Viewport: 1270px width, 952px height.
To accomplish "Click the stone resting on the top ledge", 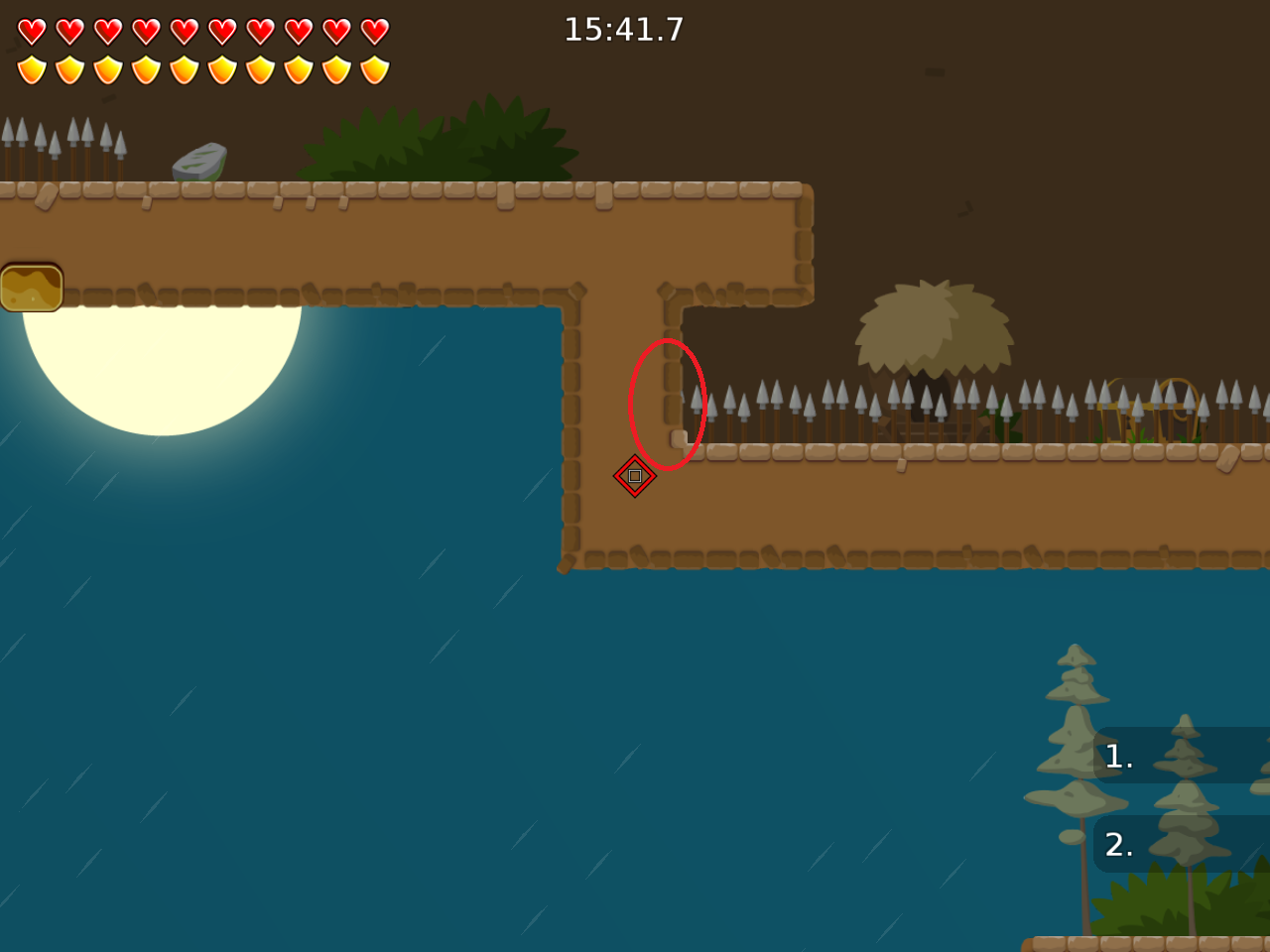I will click(198, 162).
